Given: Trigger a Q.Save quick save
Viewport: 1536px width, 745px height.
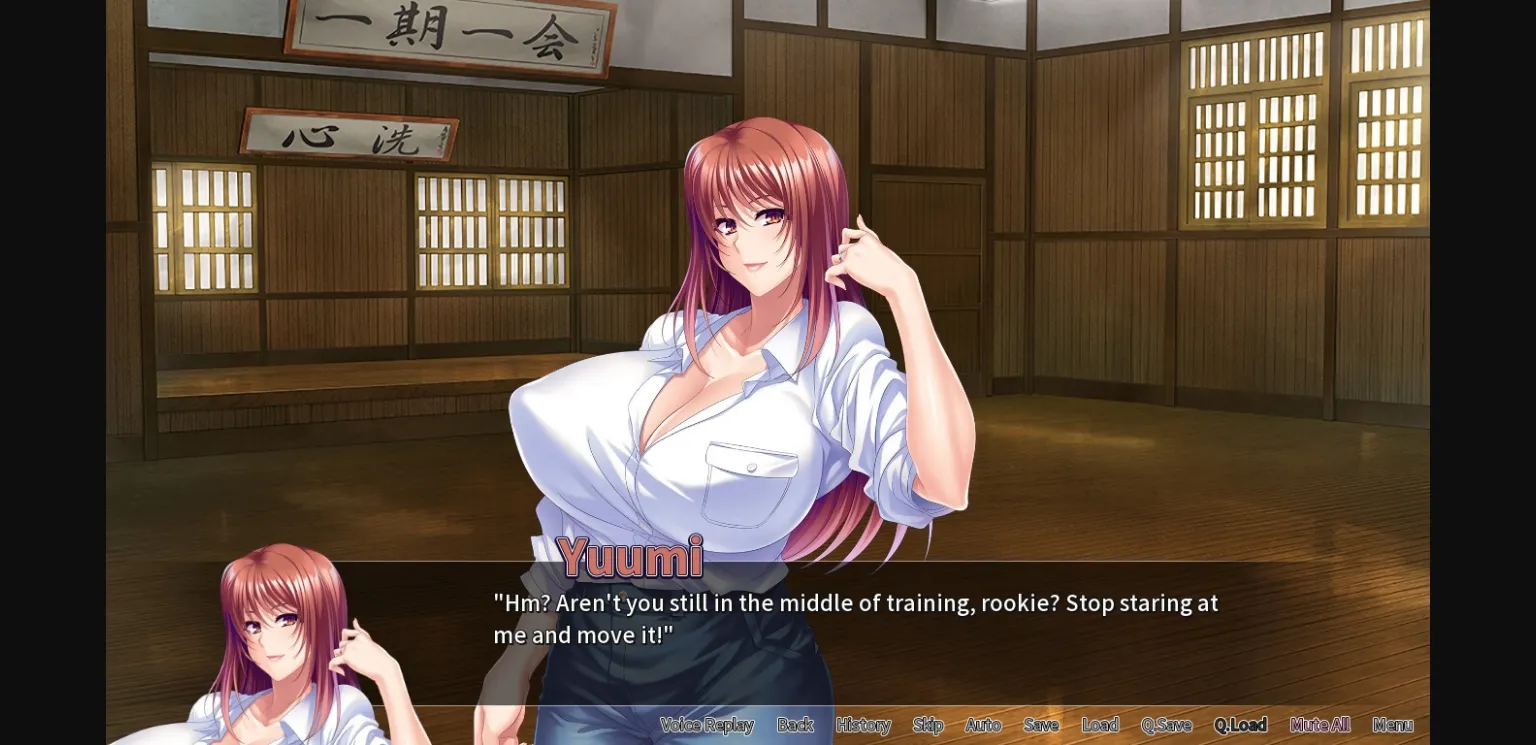Looking at the screenshot, I should (1165, 725).
